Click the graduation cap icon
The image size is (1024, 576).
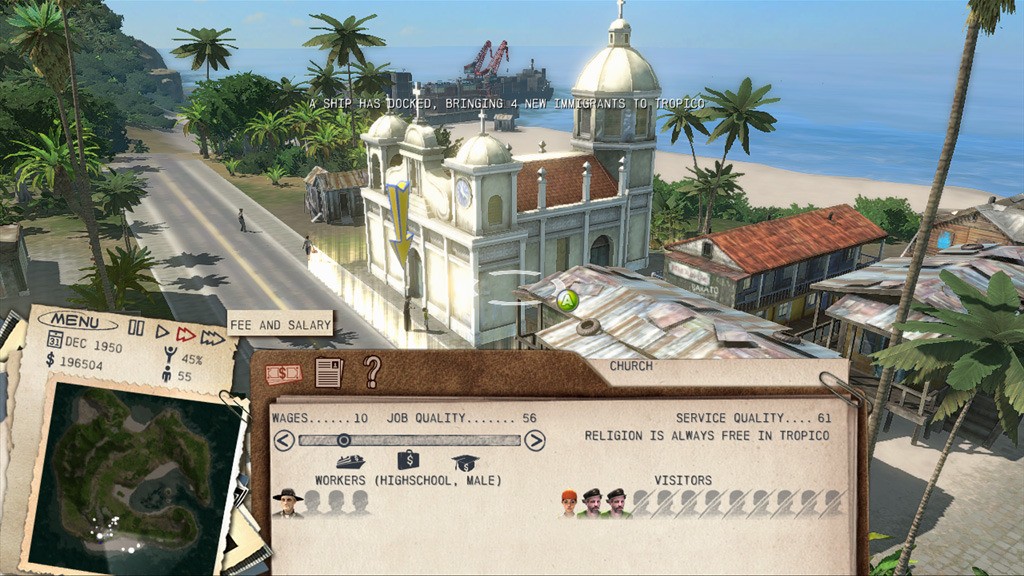[x=464, y=462]
